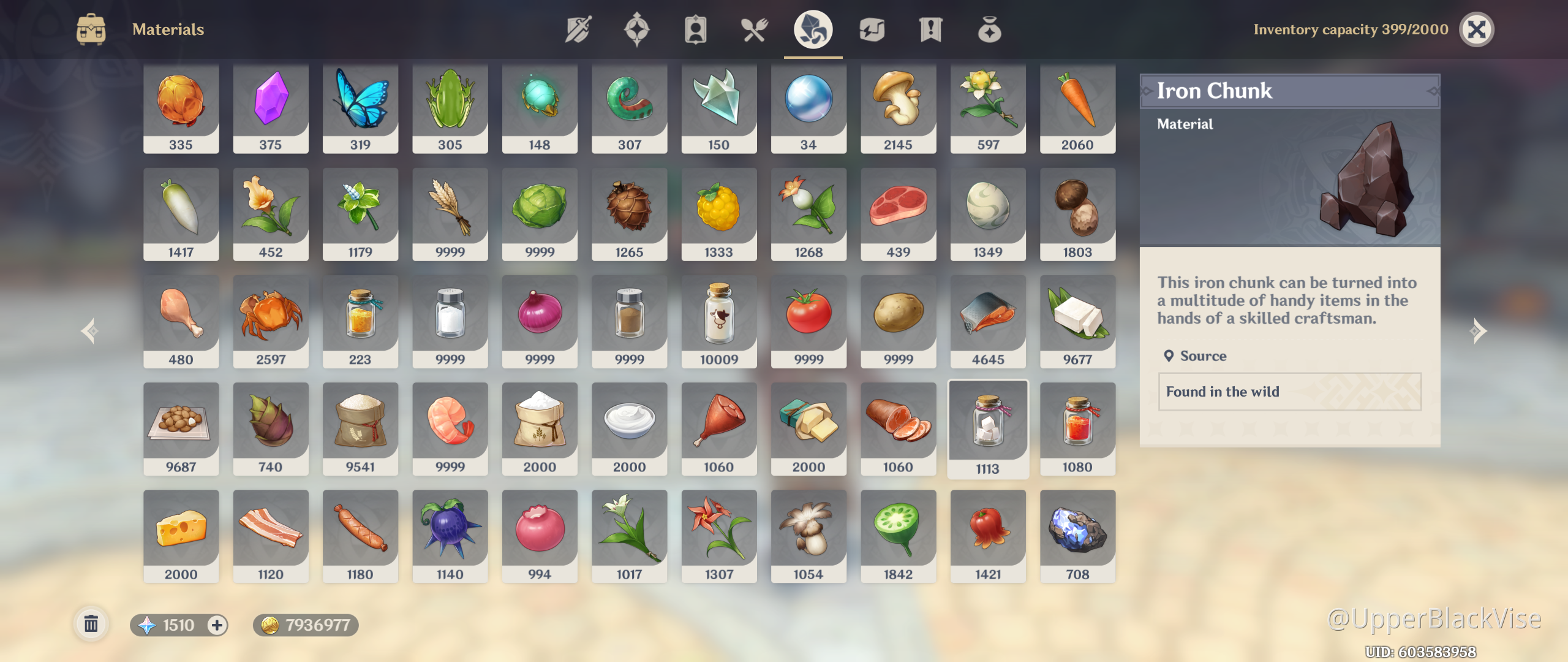Screen dimensions: 1568x662
Task: Switch to the Weapons tab
Action: coord(578,29)
